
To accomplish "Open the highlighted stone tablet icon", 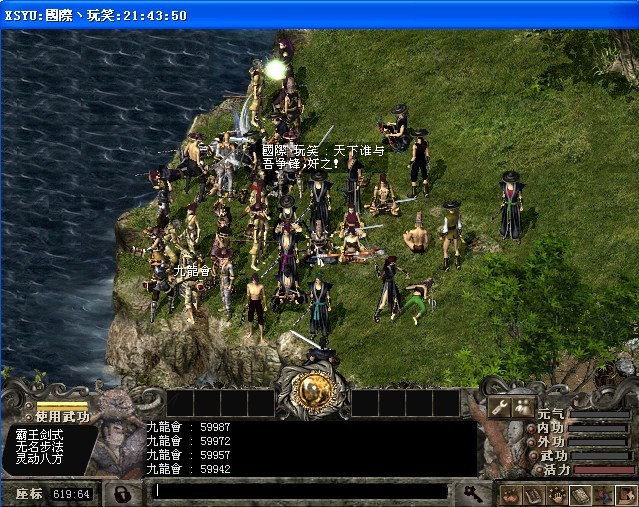I will tap(579, 494).
